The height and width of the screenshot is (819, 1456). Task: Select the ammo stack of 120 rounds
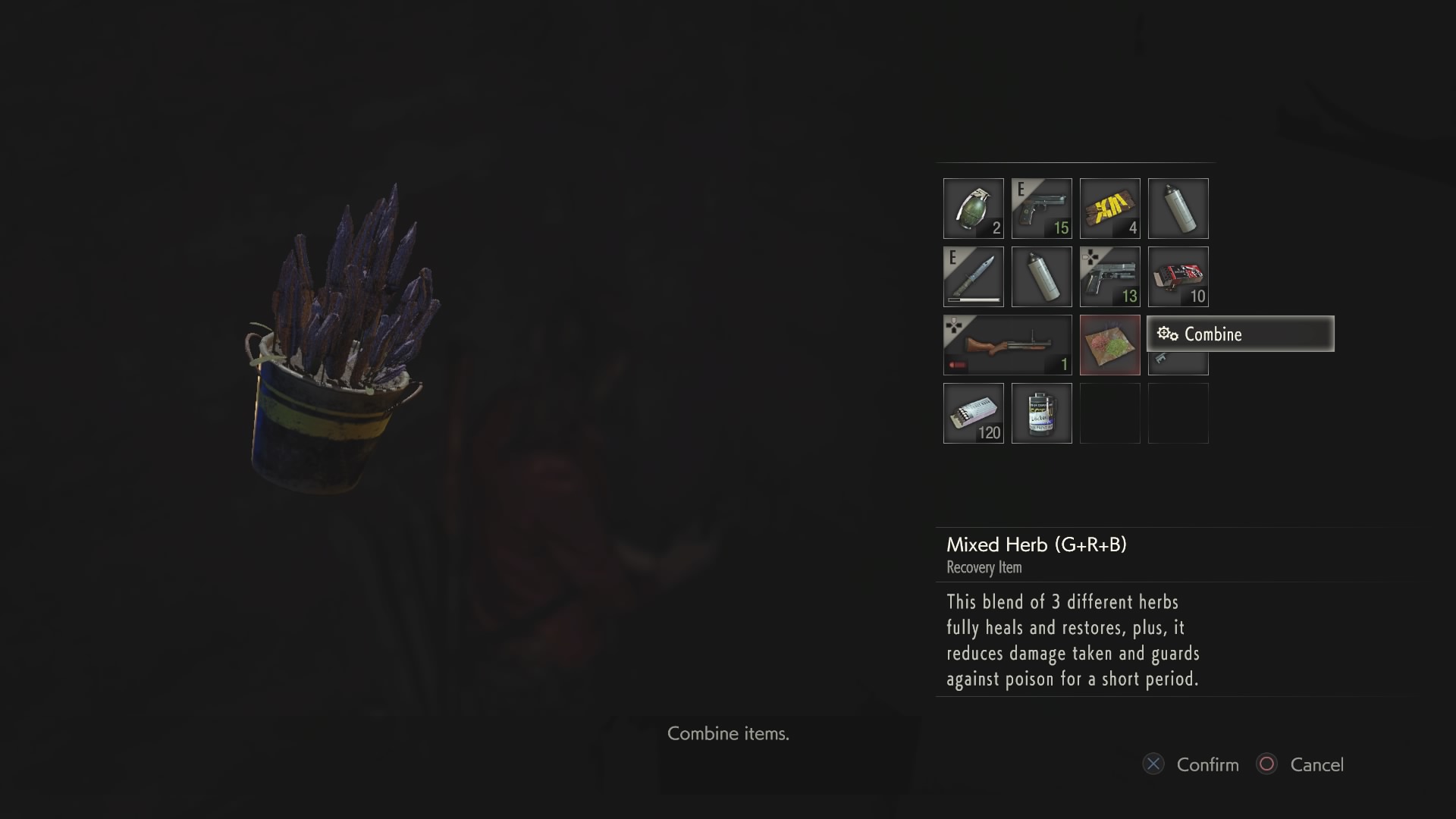point(973,413)
